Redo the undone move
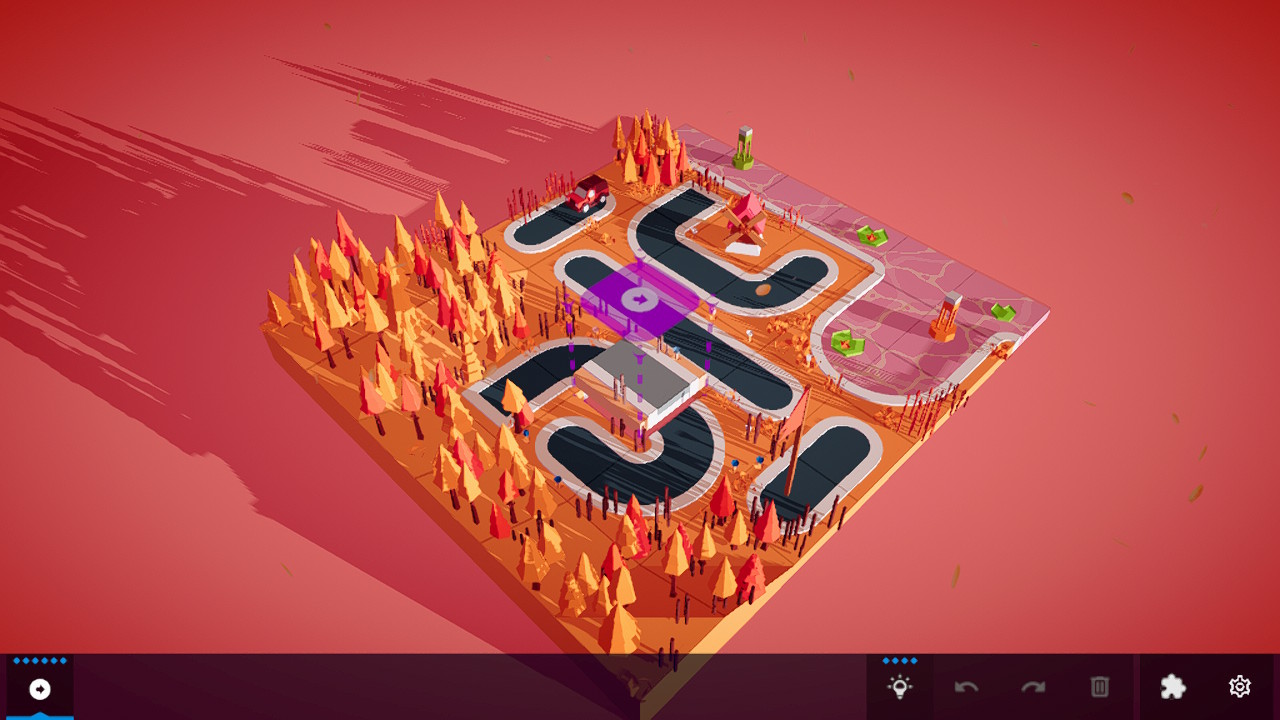 1032,687
